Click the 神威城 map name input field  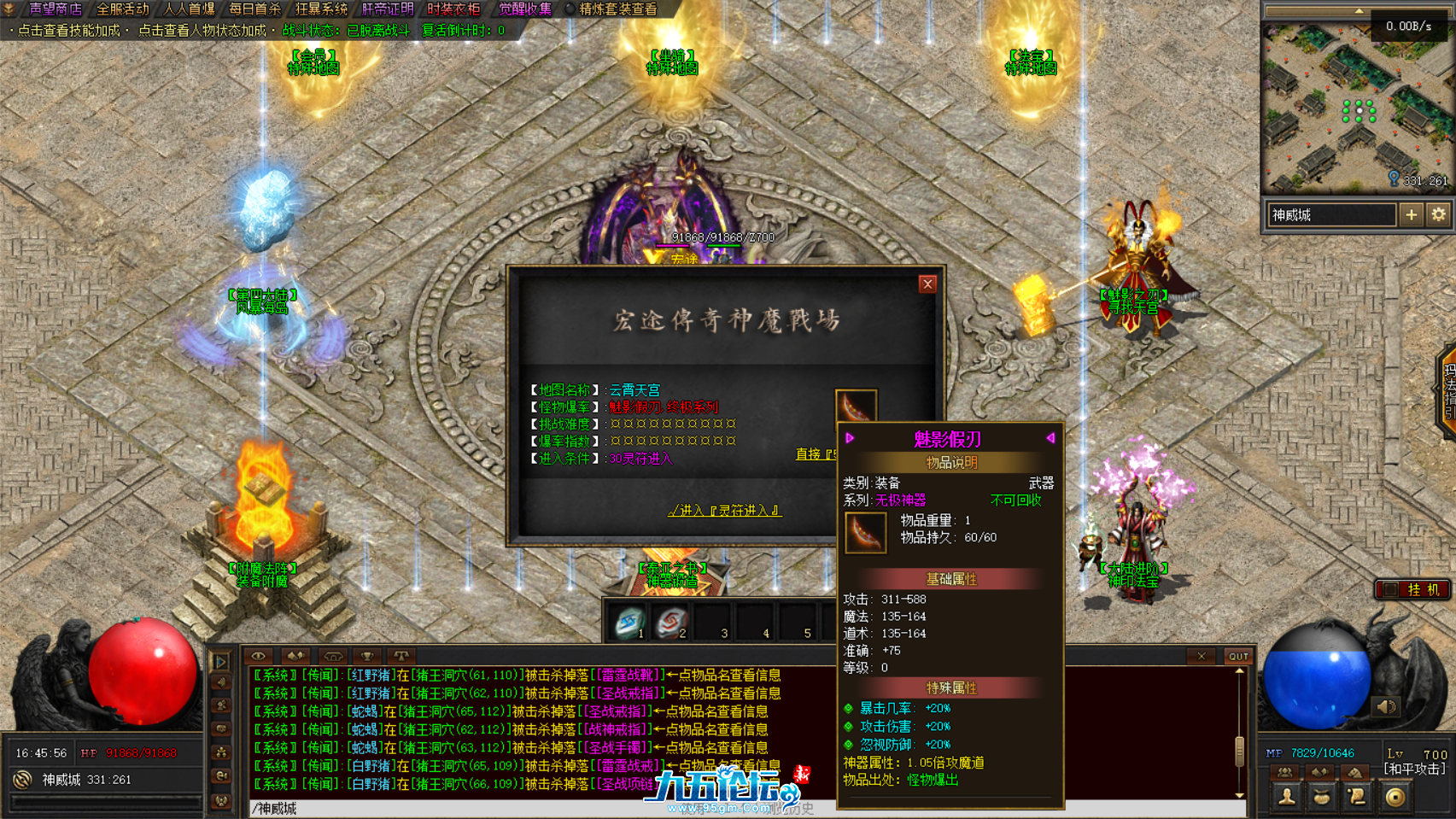tap(1330, 215)
